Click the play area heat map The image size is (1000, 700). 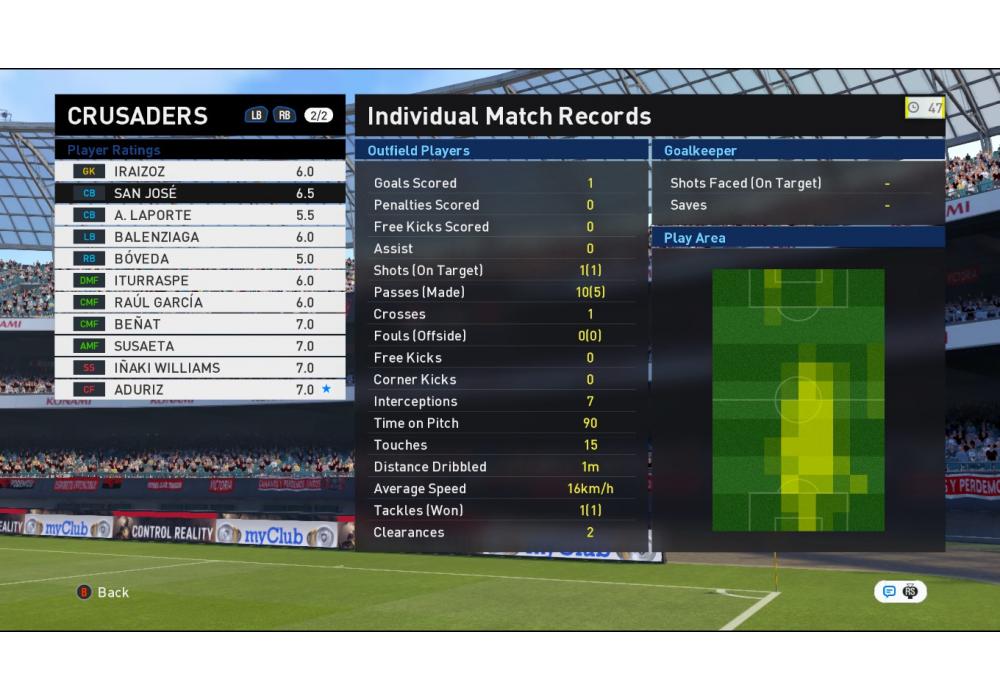[798, 400]
